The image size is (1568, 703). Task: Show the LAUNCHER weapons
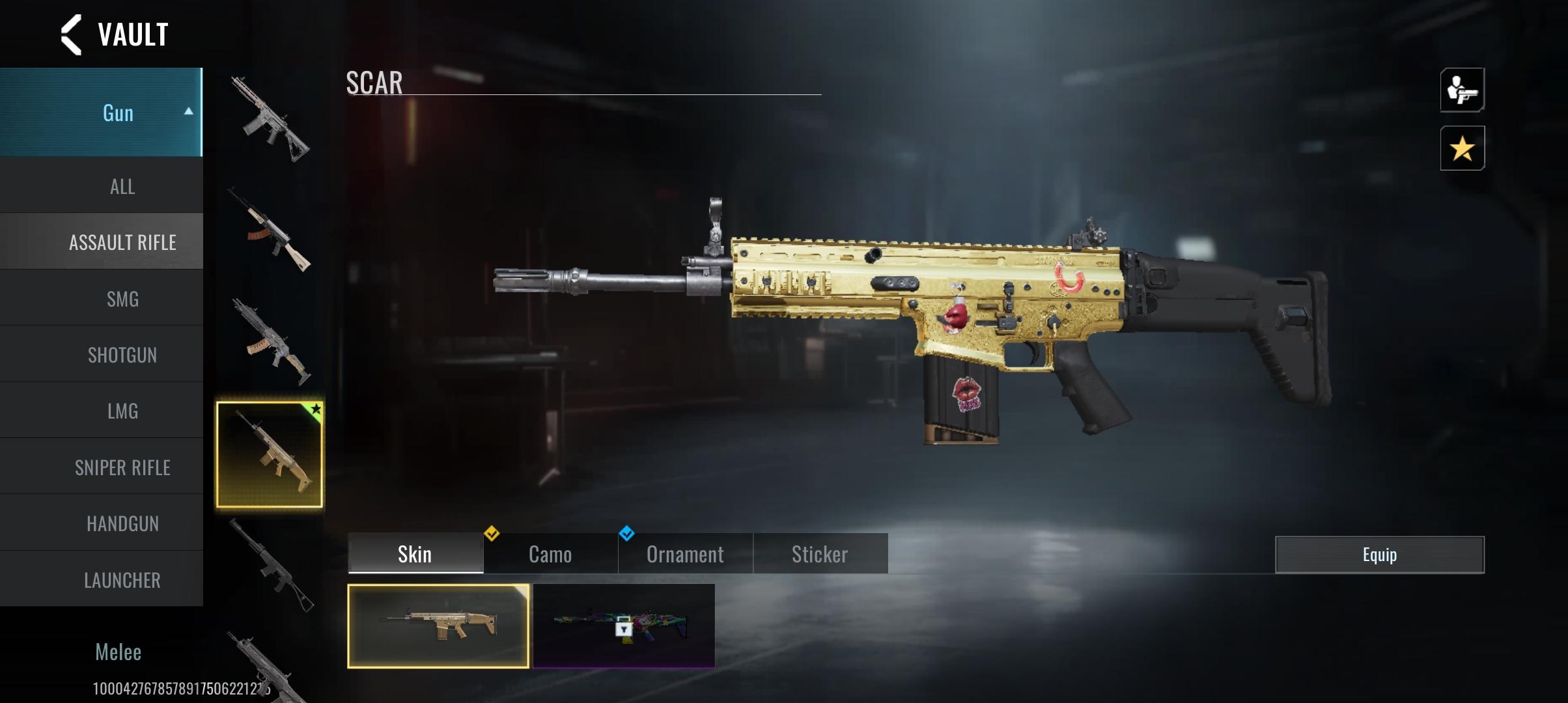coord(122,580)
